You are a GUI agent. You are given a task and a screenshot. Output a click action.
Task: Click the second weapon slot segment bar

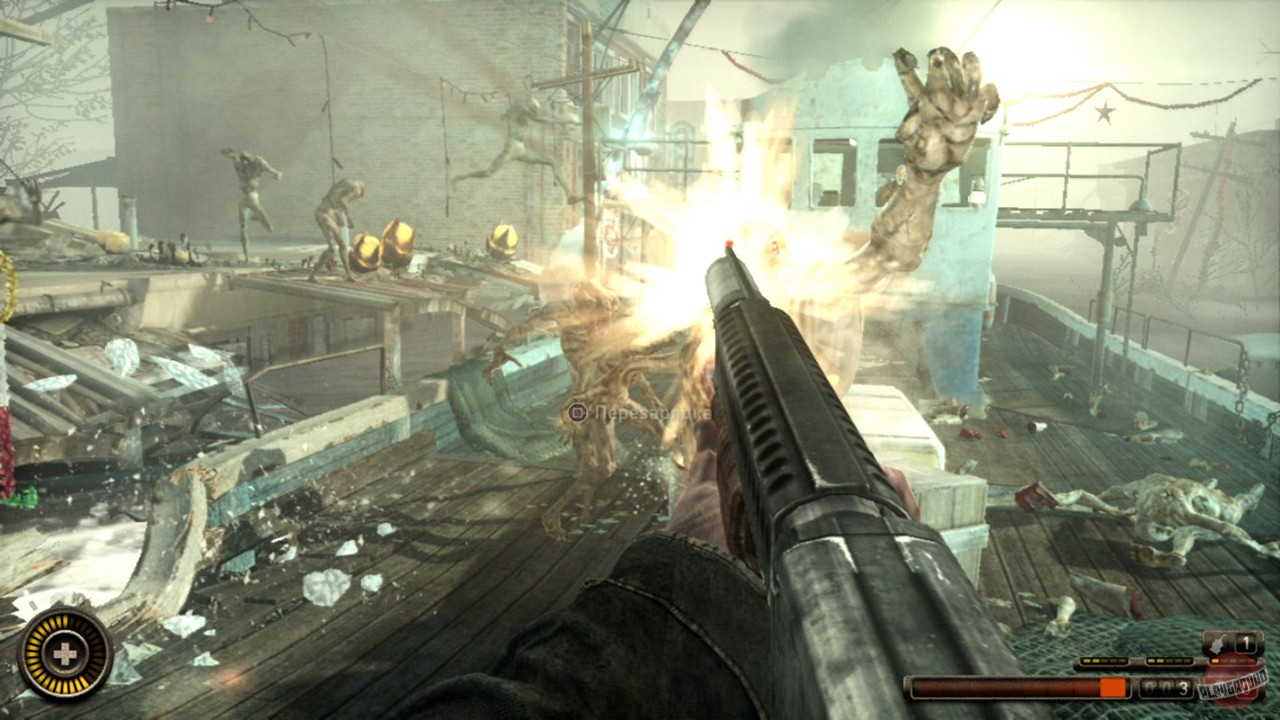pyautogui.click(x=1169, y=661)
